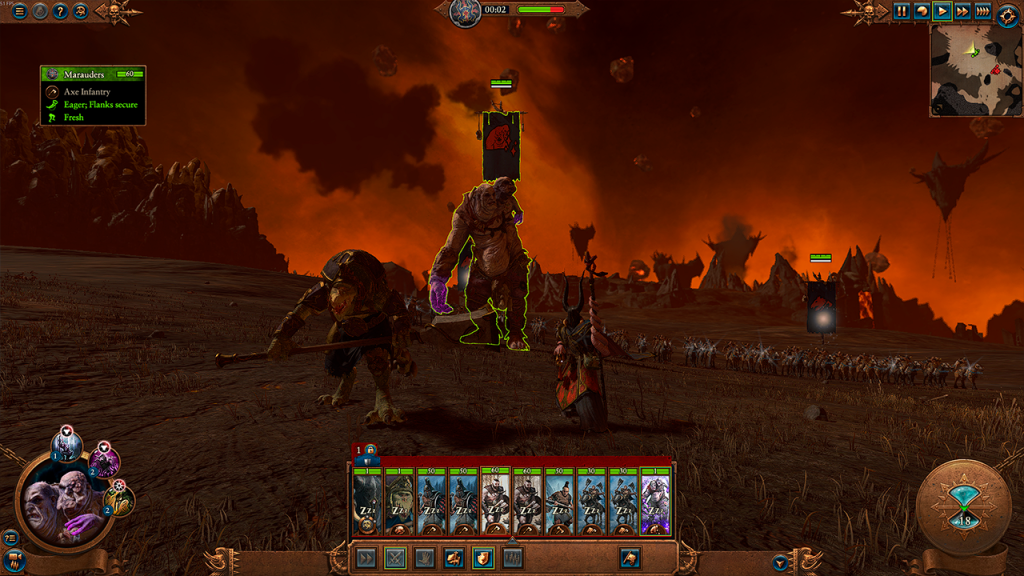Click the balance of power emblem
Screen dimensions: 1024x576
pyautogui.click(x=465, y=12)
